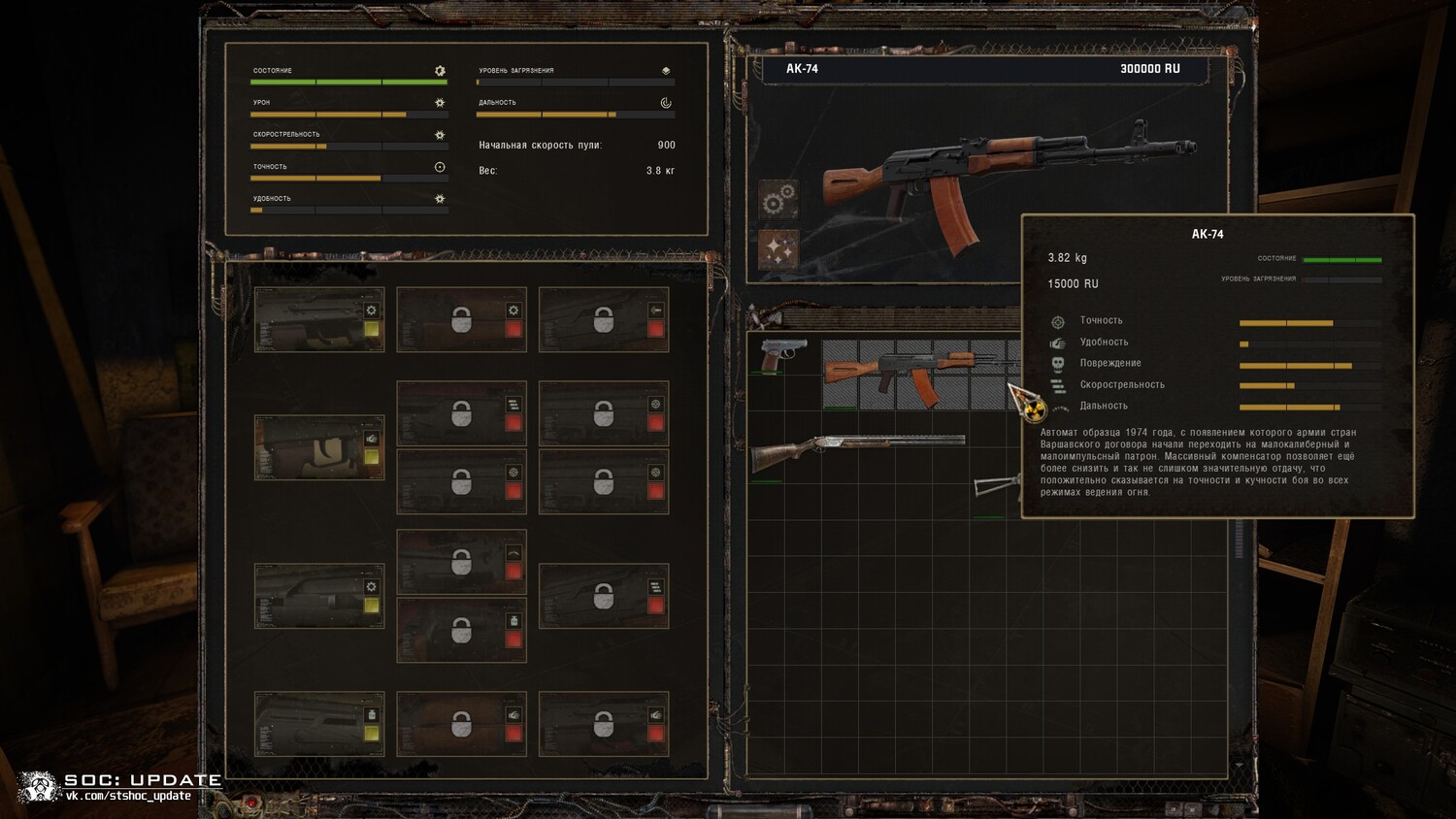Click the locked upgrade with the curved arc icon
The width and height of the screenshot is (1456, 819).
tap(461, 562)
